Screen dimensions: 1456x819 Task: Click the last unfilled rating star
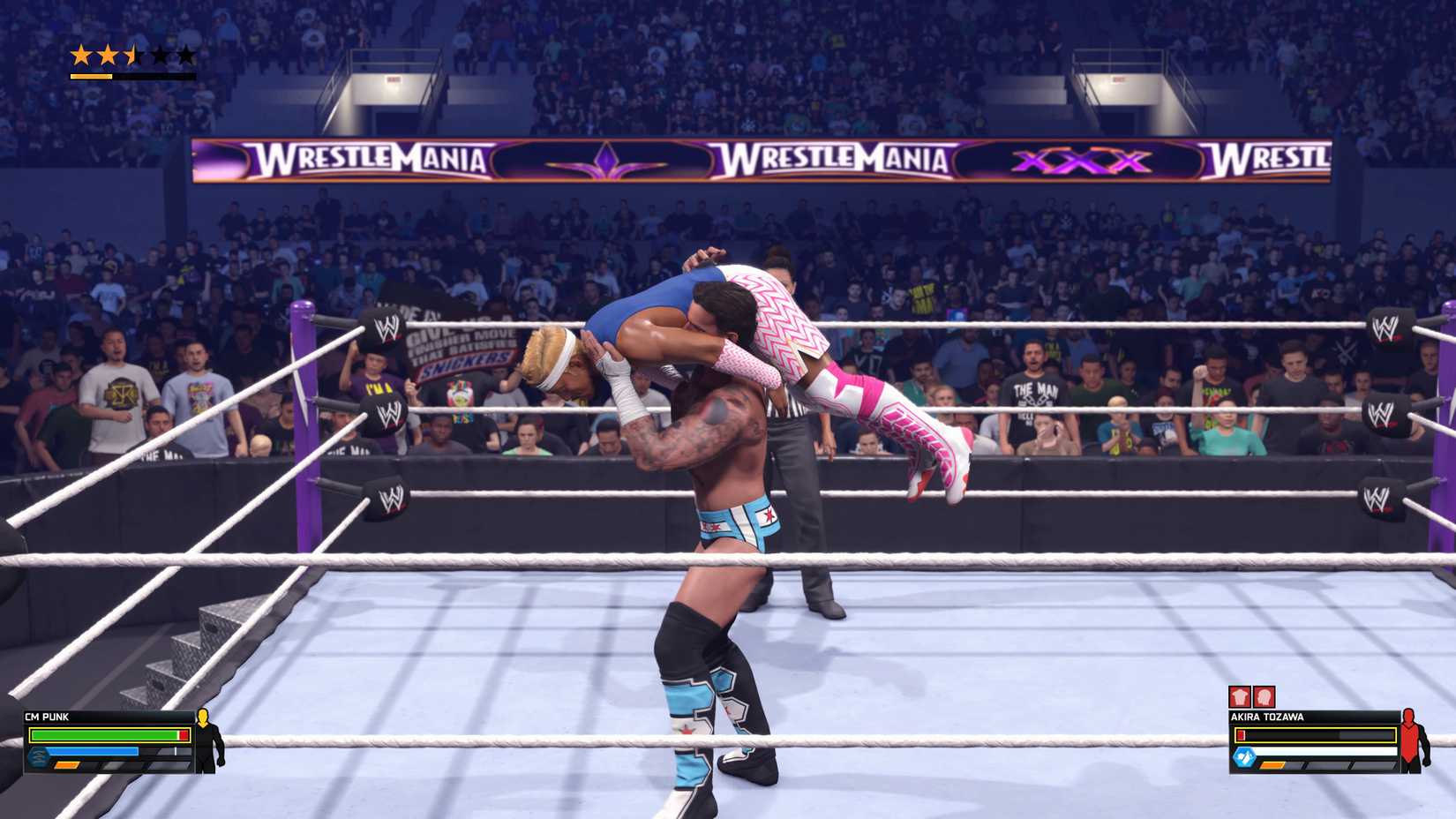coord(186,55)
